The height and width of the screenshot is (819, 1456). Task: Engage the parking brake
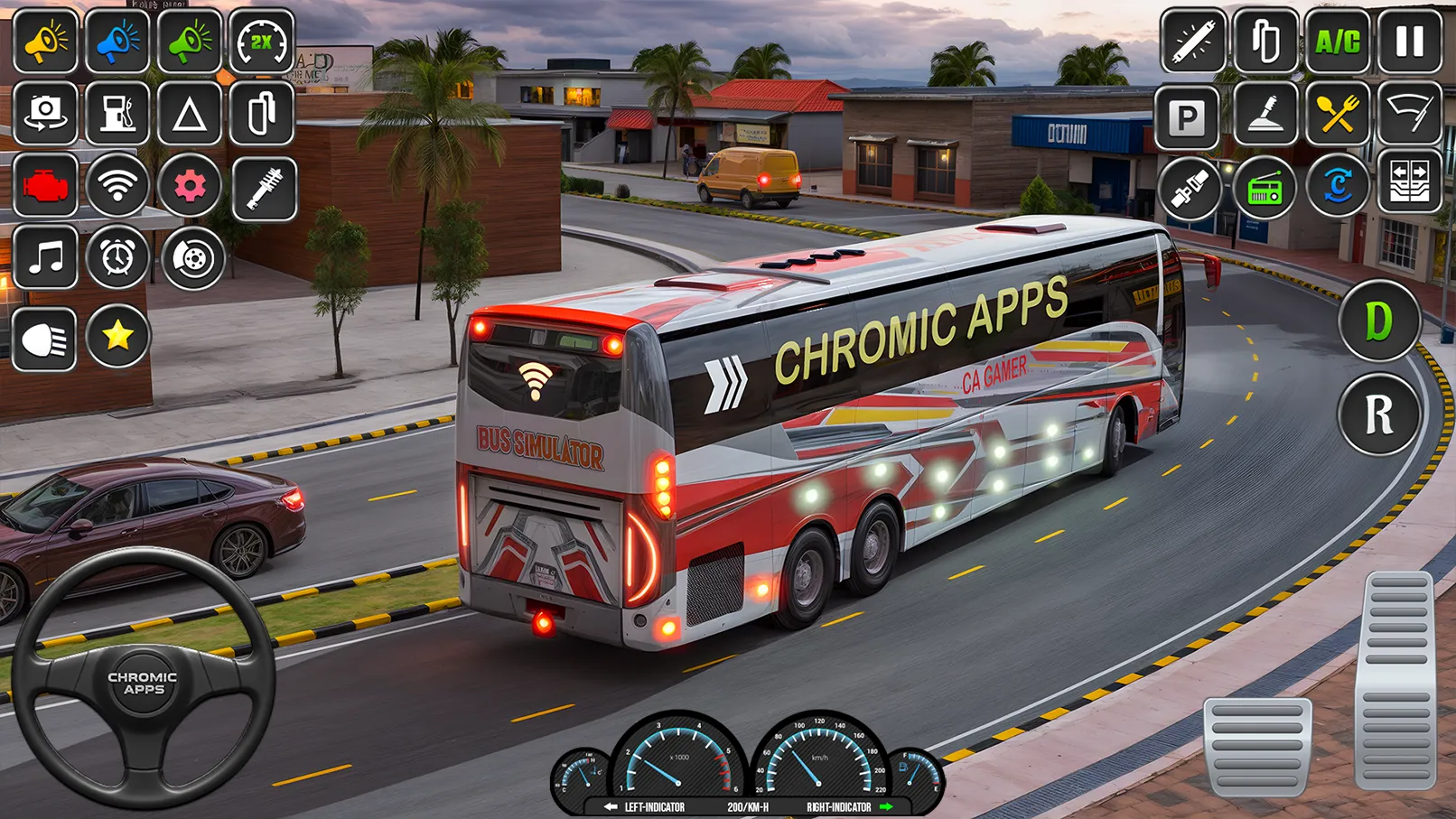coord(1190,116)
